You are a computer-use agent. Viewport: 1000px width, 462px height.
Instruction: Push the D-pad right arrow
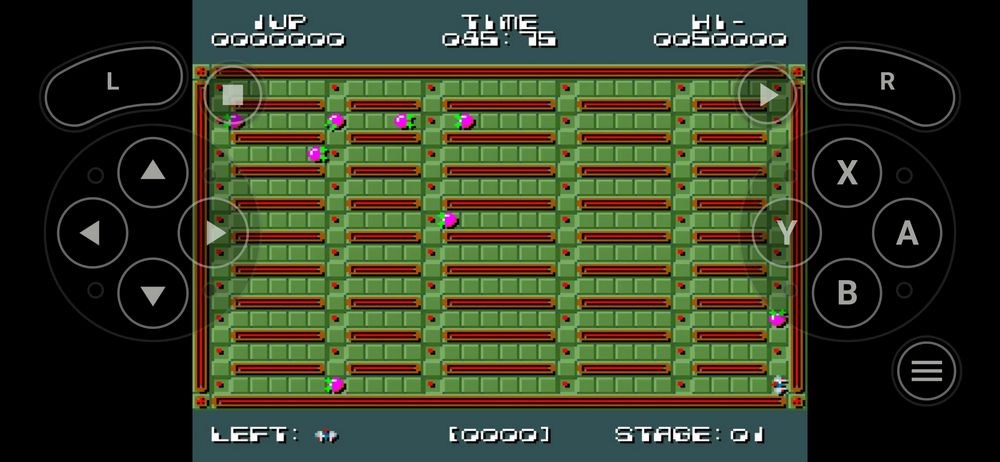(214, 233)
